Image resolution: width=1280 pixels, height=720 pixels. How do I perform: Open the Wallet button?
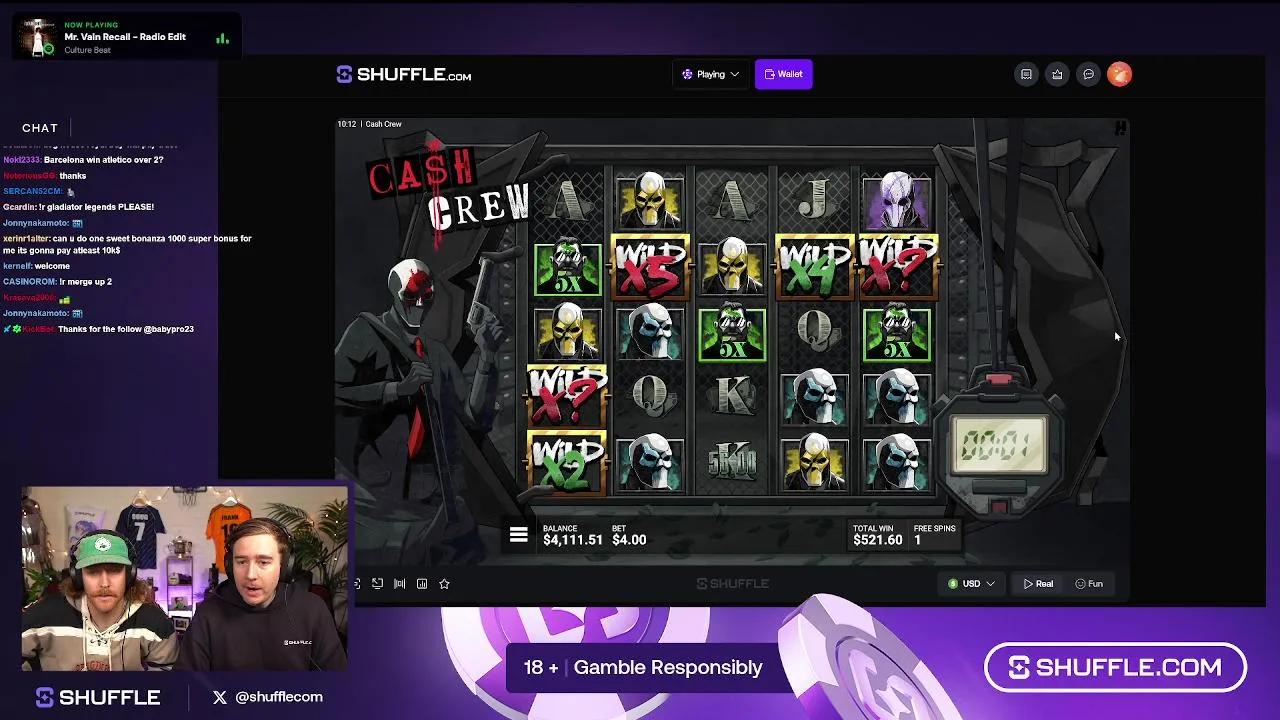[783, 74]
